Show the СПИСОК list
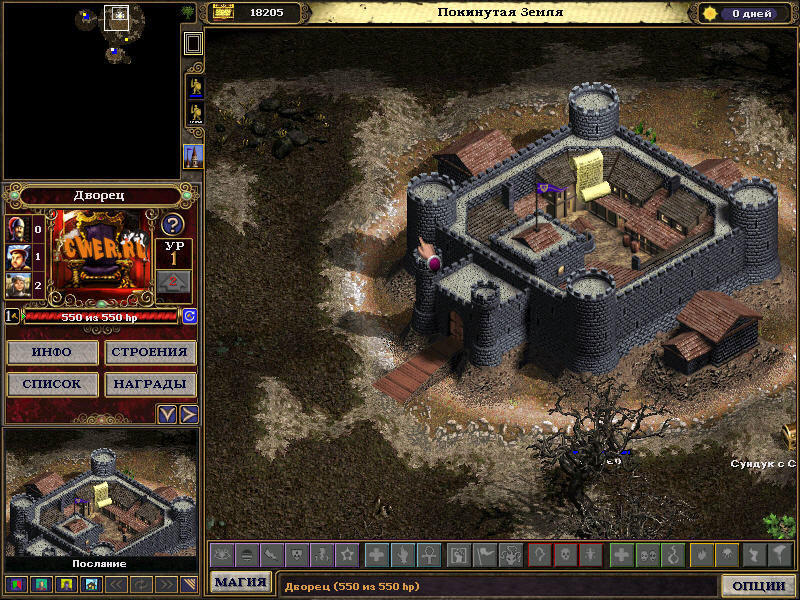The width and height of the screenshot is (800, 600). point(52,384)
